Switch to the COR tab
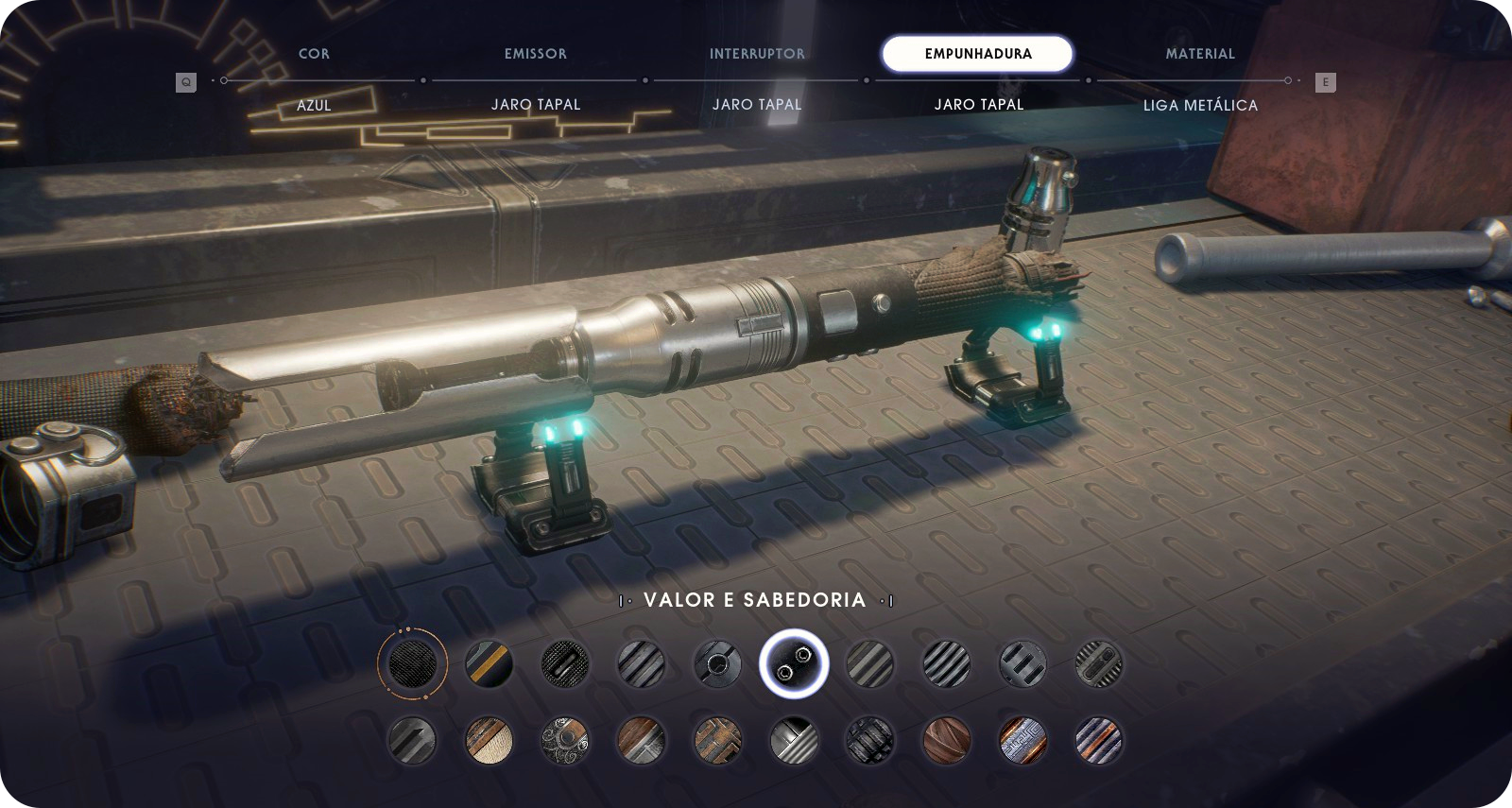Viewport: 1512px width, 808px height. pos(314,54)
